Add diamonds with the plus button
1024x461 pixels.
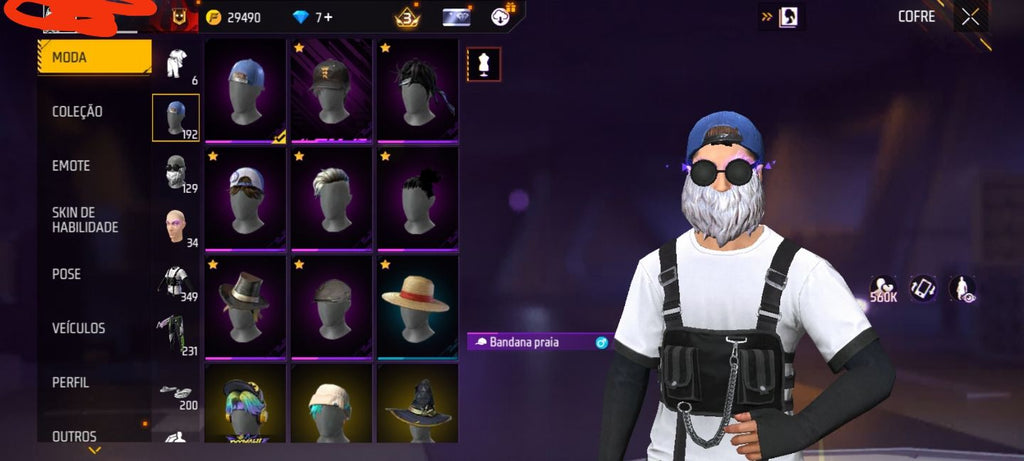pyautogui.click(x=328, y=17)
